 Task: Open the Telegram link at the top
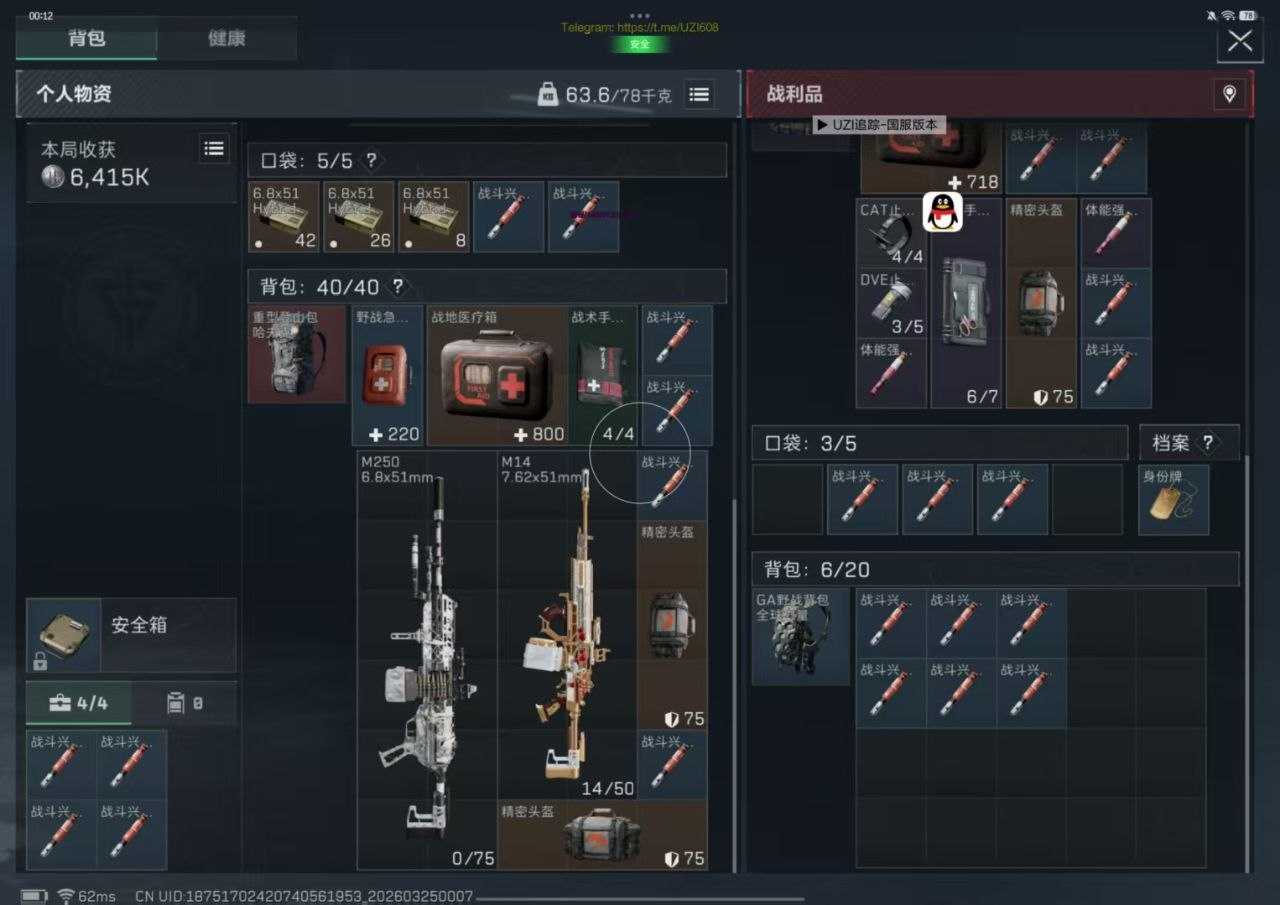point(639,27)
